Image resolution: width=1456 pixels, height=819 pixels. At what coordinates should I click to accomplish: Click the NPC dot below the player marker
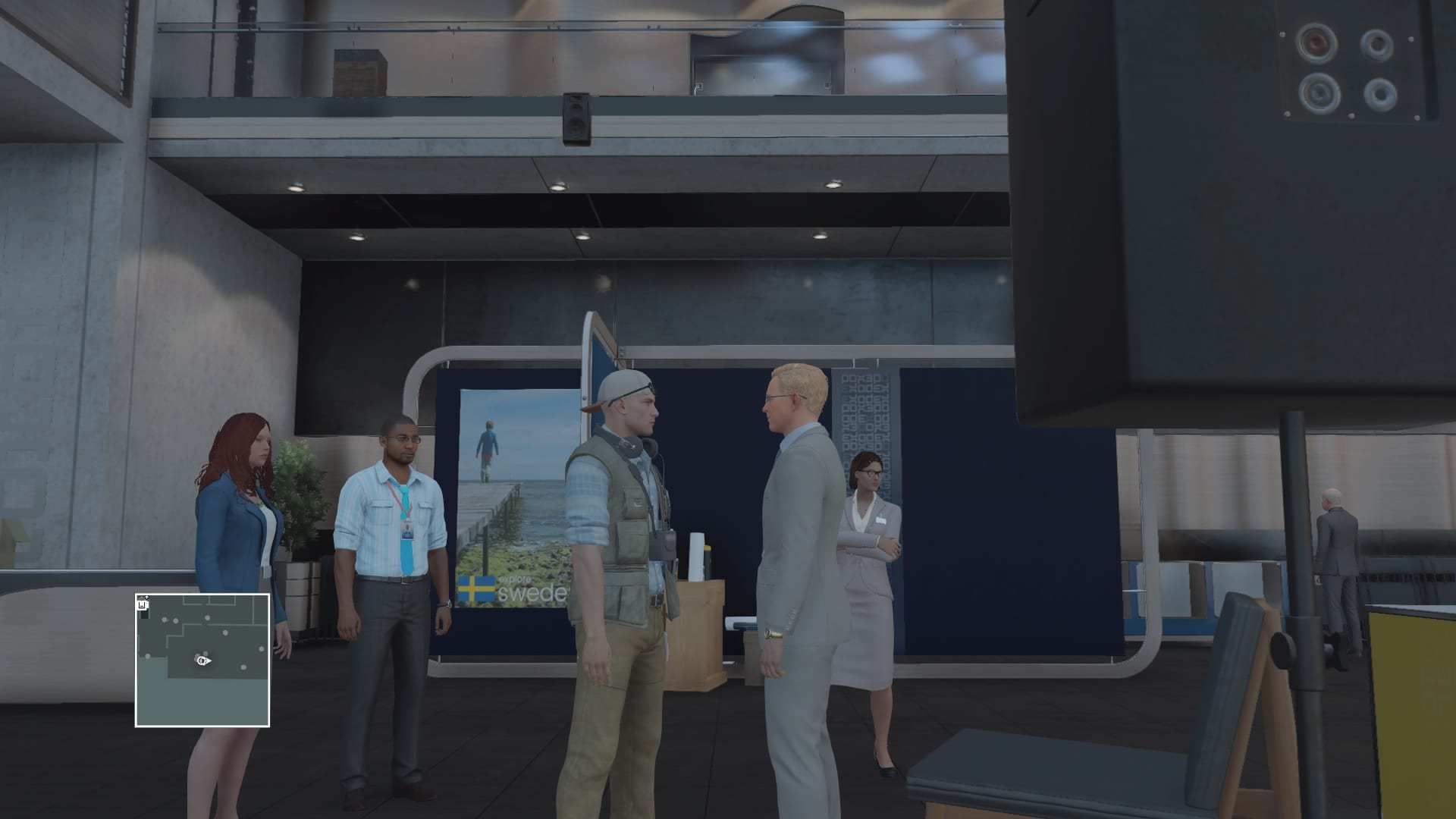point(243,667)
